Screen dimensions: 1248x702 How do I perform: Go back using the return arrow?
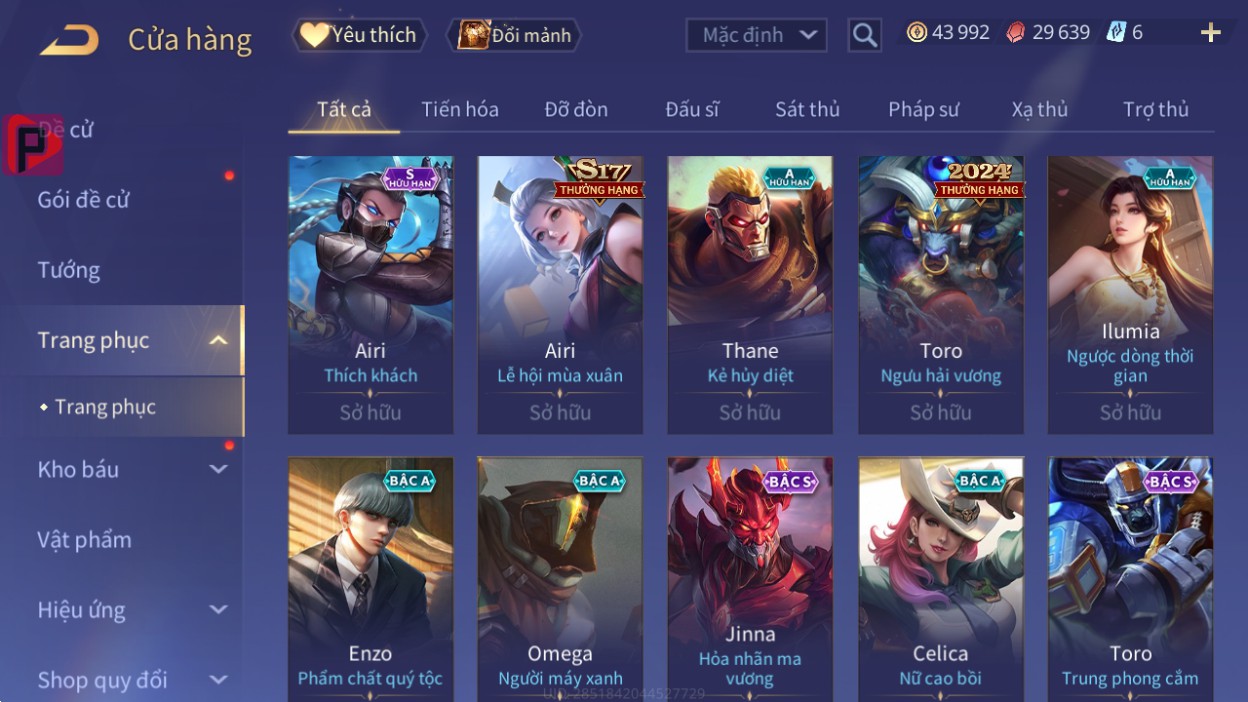pos(69,40)
